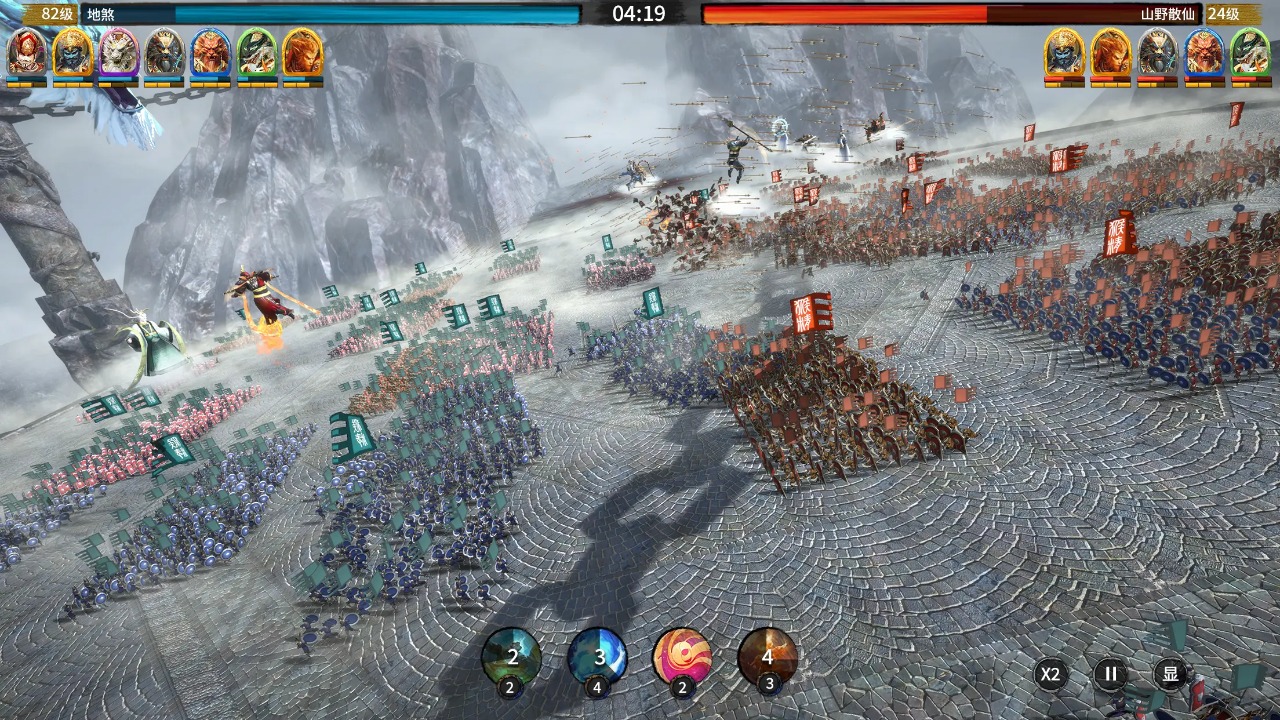
Task: Choose the 地煞 team's red lion-faced hero
Action: click(210, 52)
